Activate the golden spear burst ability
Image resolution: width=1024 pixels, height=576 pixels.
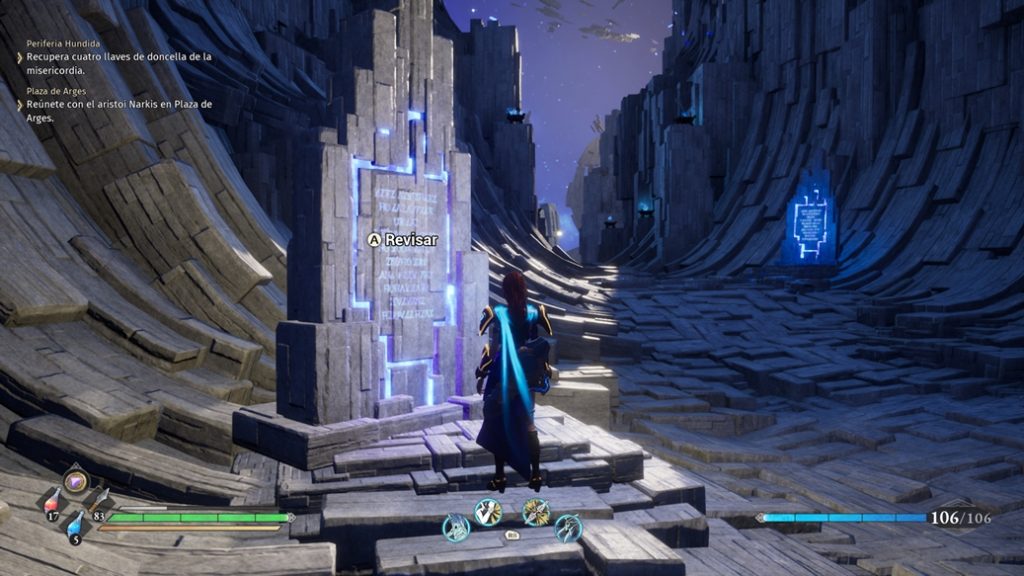click(536, 512)
